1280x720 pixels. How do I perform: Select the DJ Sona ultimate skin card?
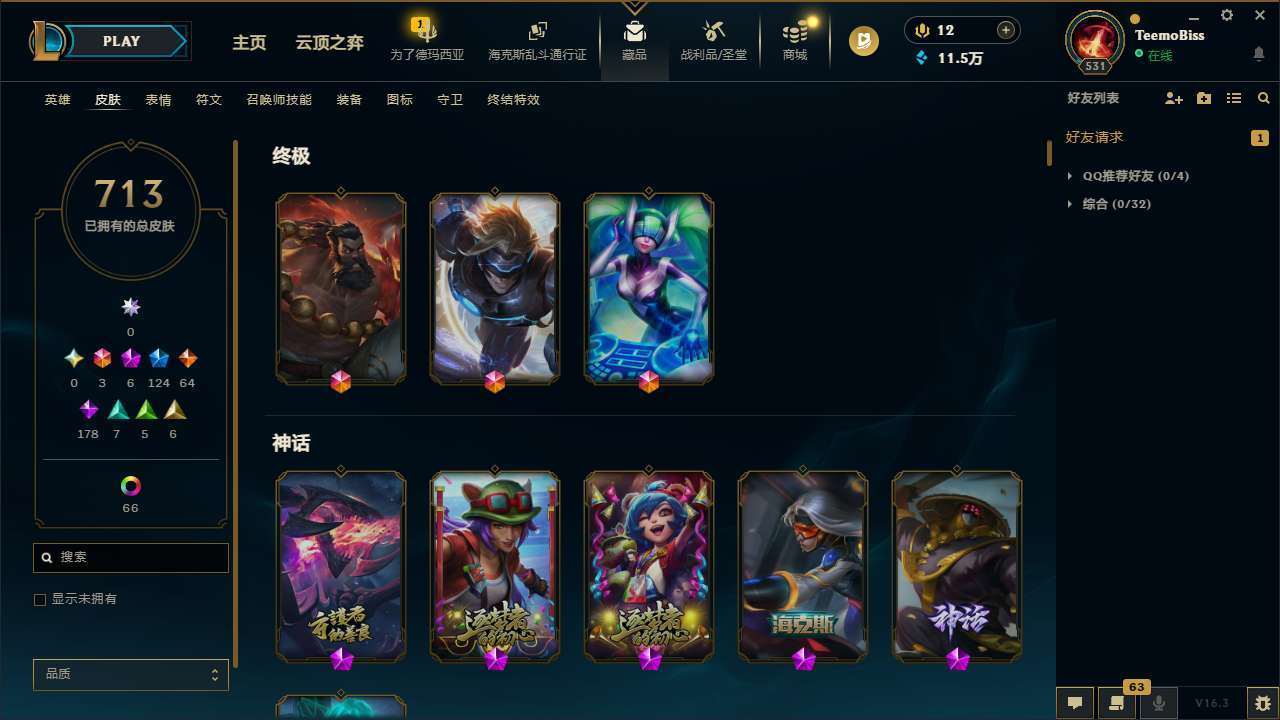tap(648, 288)
